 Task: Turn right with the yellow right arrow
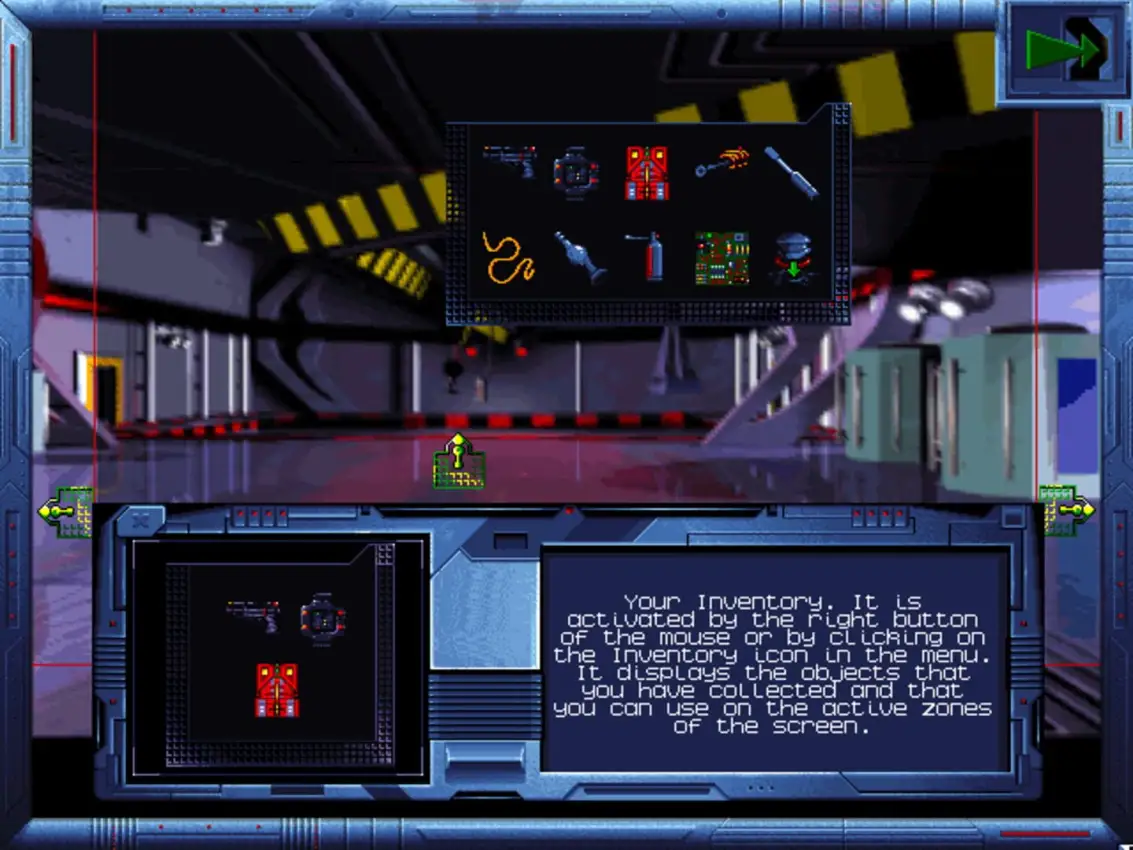1066,510
